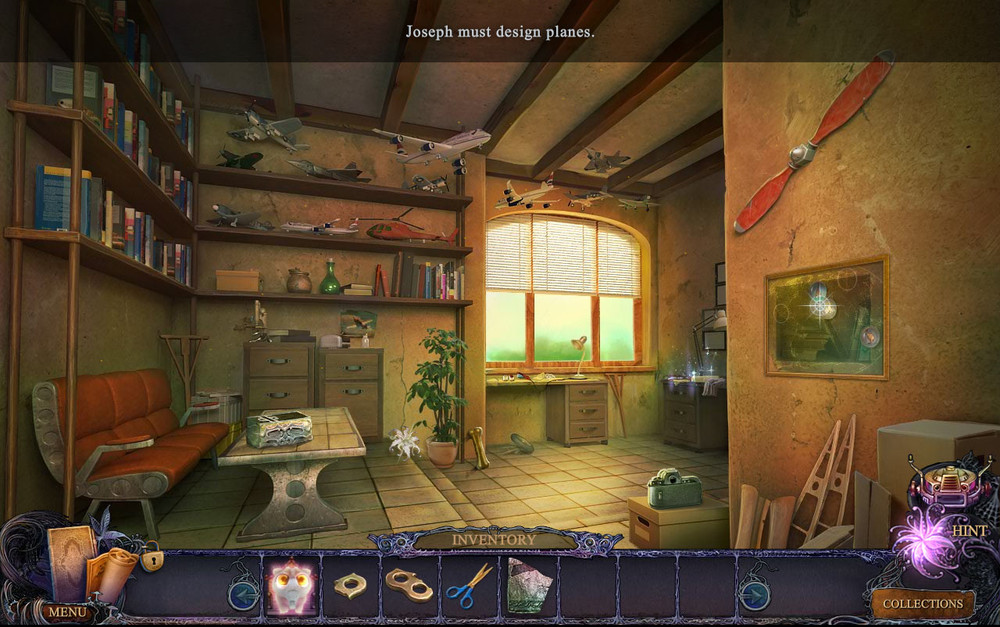Pick the blue-handled scissors
This screenshot has width=1000, height=627.
[x=467, y=586]
